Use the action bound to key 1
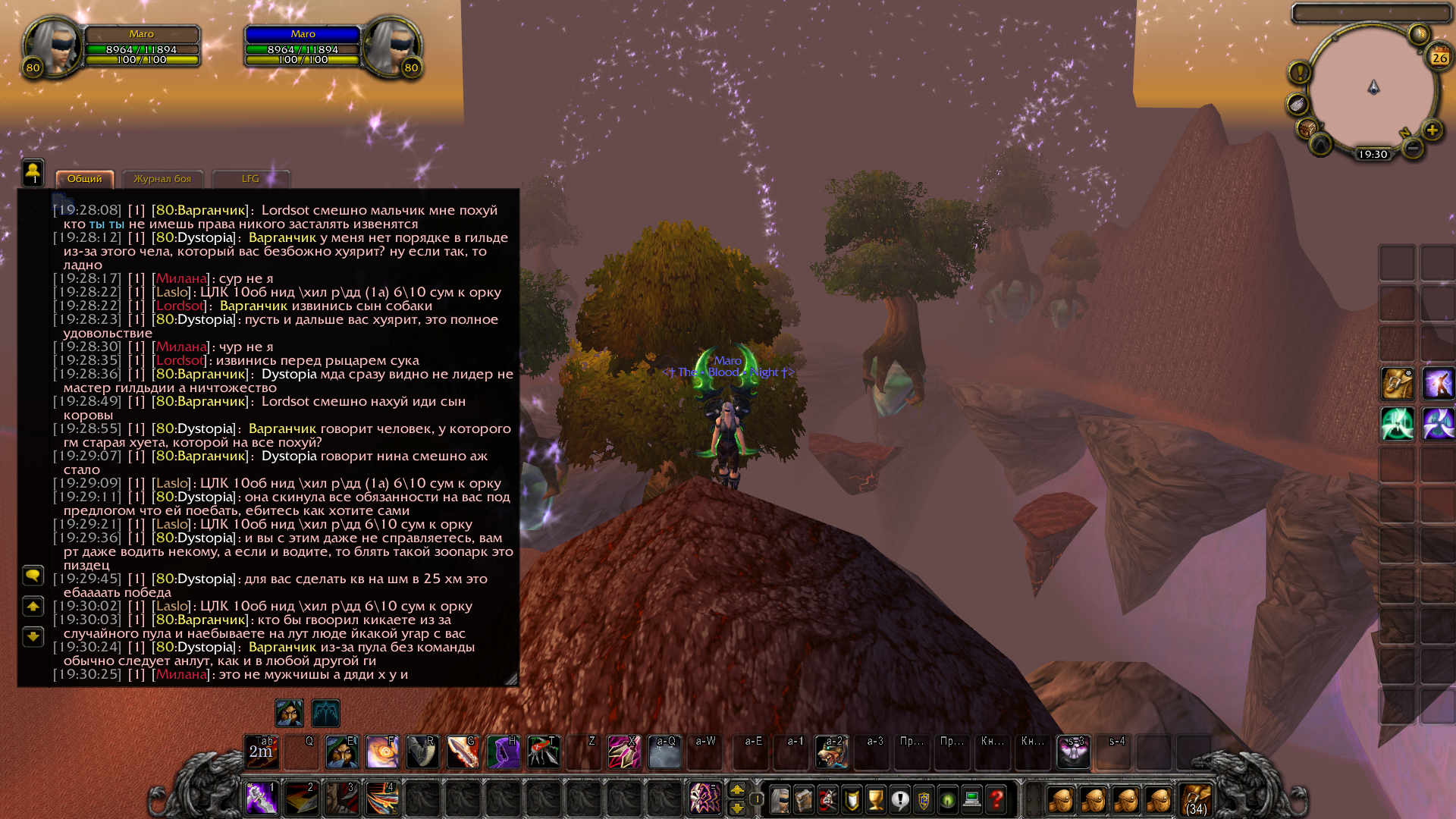Image resolution: width=1456 pixels, height=819 pixels. tap(261, 799)
